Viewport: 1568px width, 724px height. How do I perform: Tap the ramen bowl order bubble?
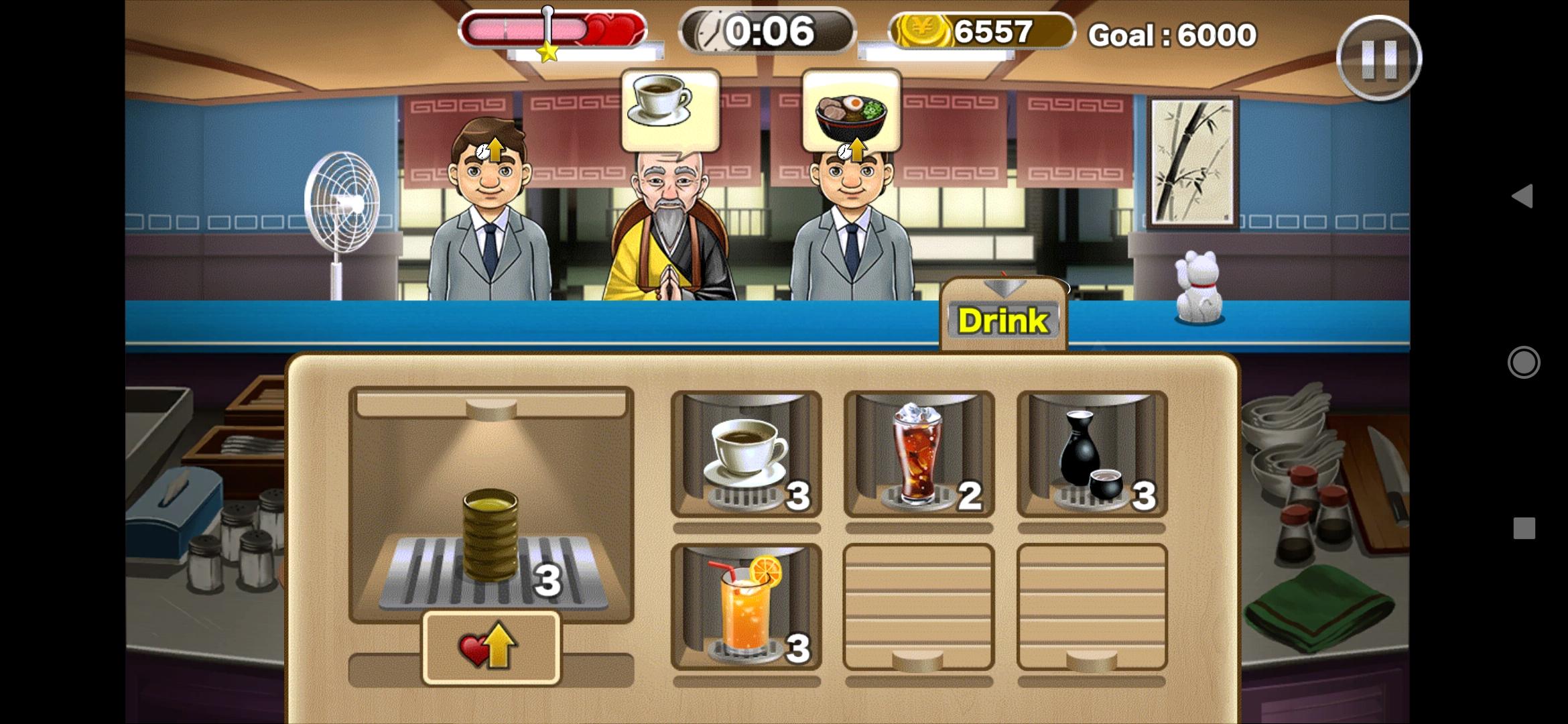tap(851, 106)
